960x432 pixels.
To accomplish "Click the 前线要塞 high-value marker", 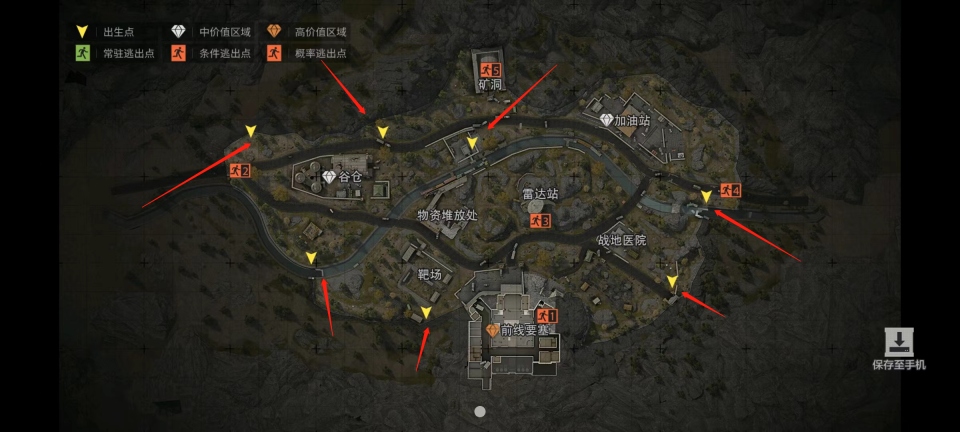I will [492, 330].
